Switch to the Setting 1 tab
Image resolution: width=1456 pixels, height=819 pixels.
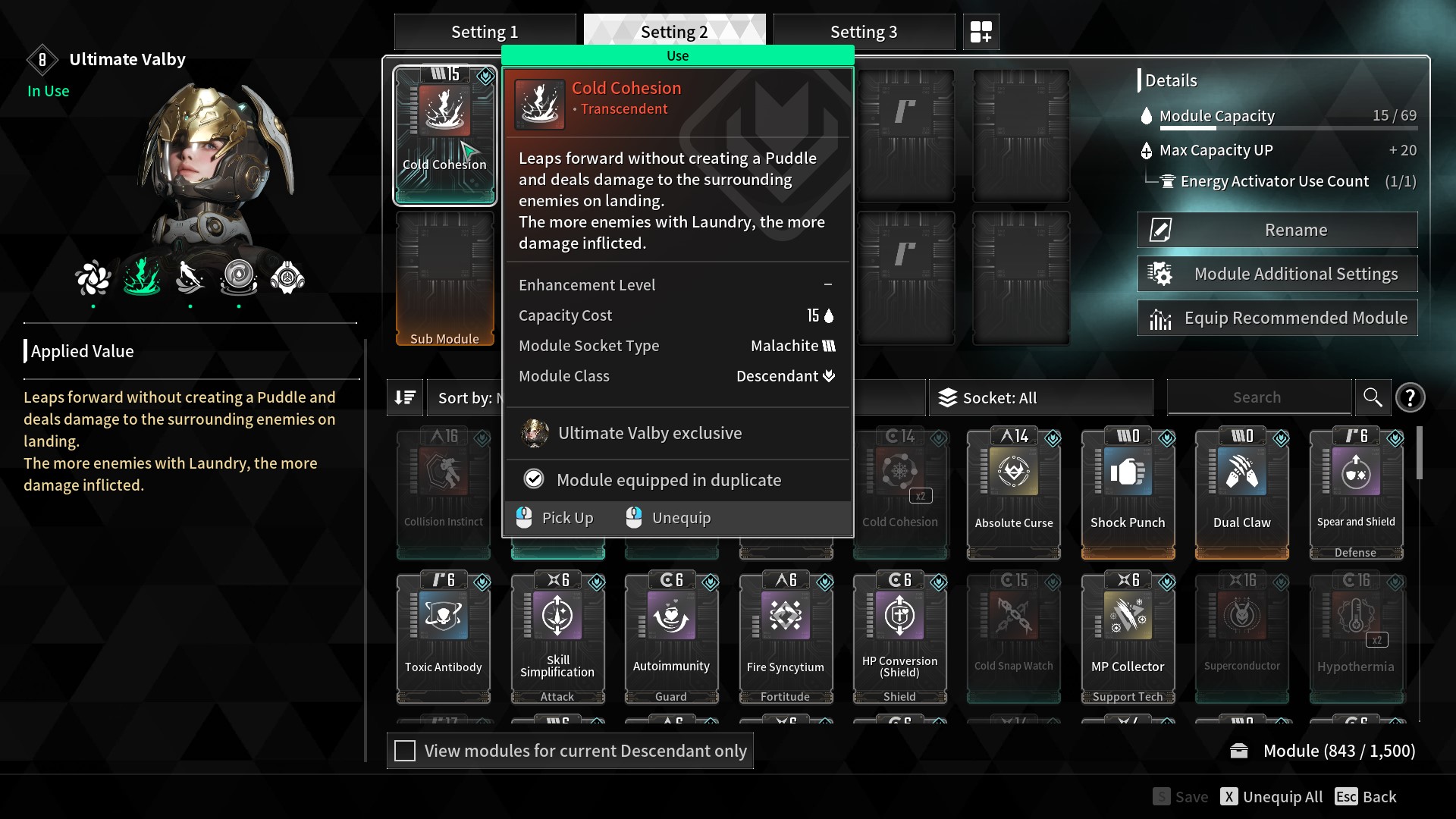pos(485,31)
